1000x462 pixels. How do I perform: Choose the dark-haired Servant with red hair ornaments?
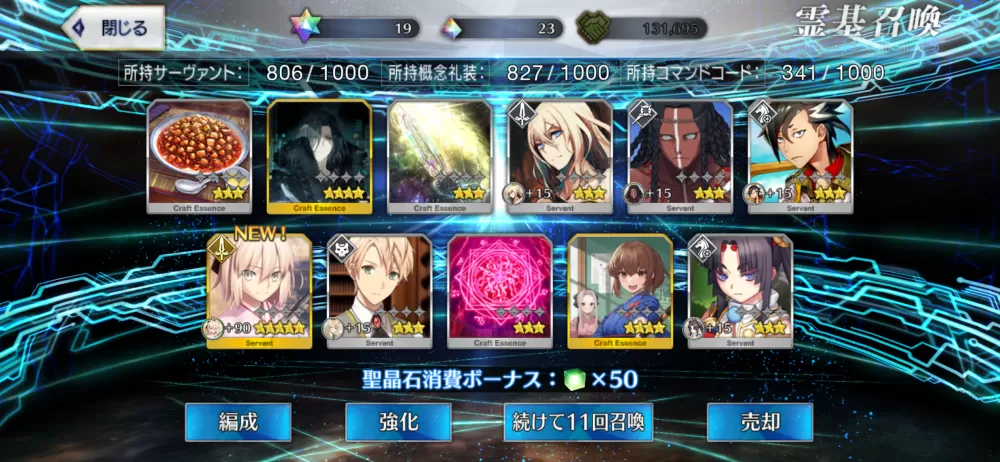(740, 291)
